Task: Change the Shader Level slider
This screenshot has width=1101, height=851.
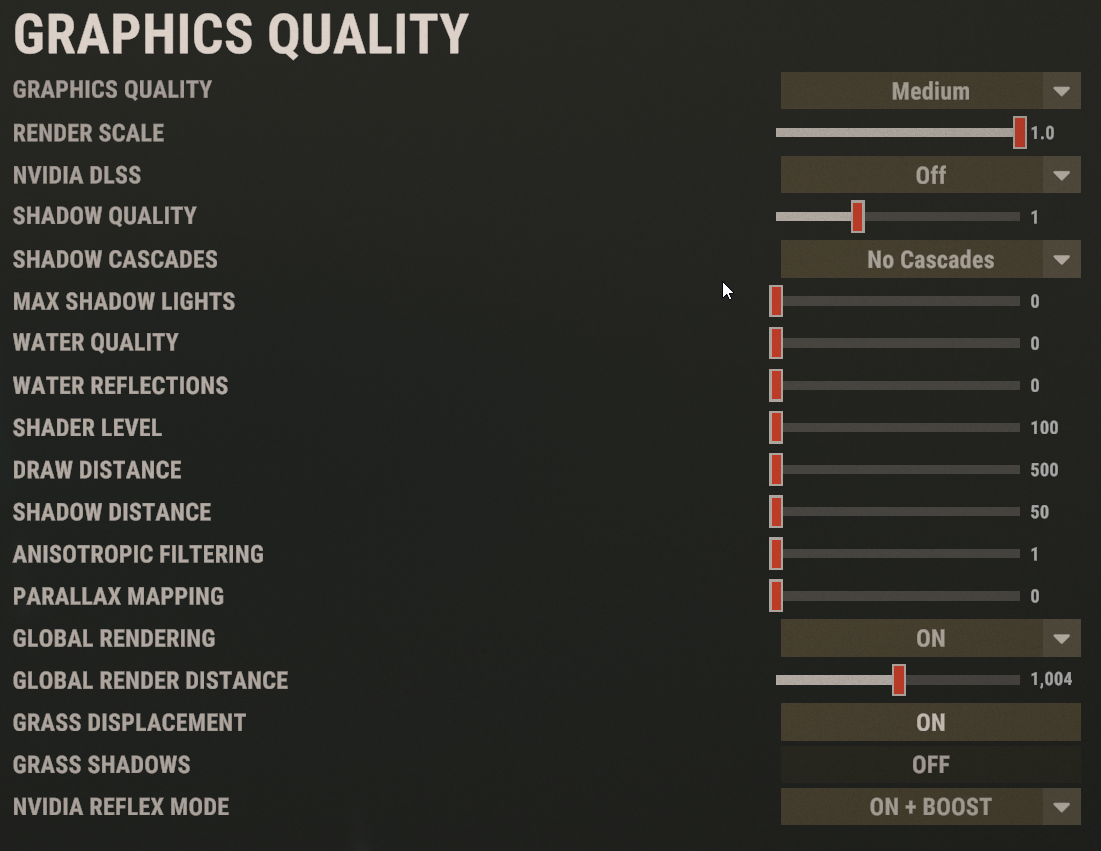Action: 776,427
